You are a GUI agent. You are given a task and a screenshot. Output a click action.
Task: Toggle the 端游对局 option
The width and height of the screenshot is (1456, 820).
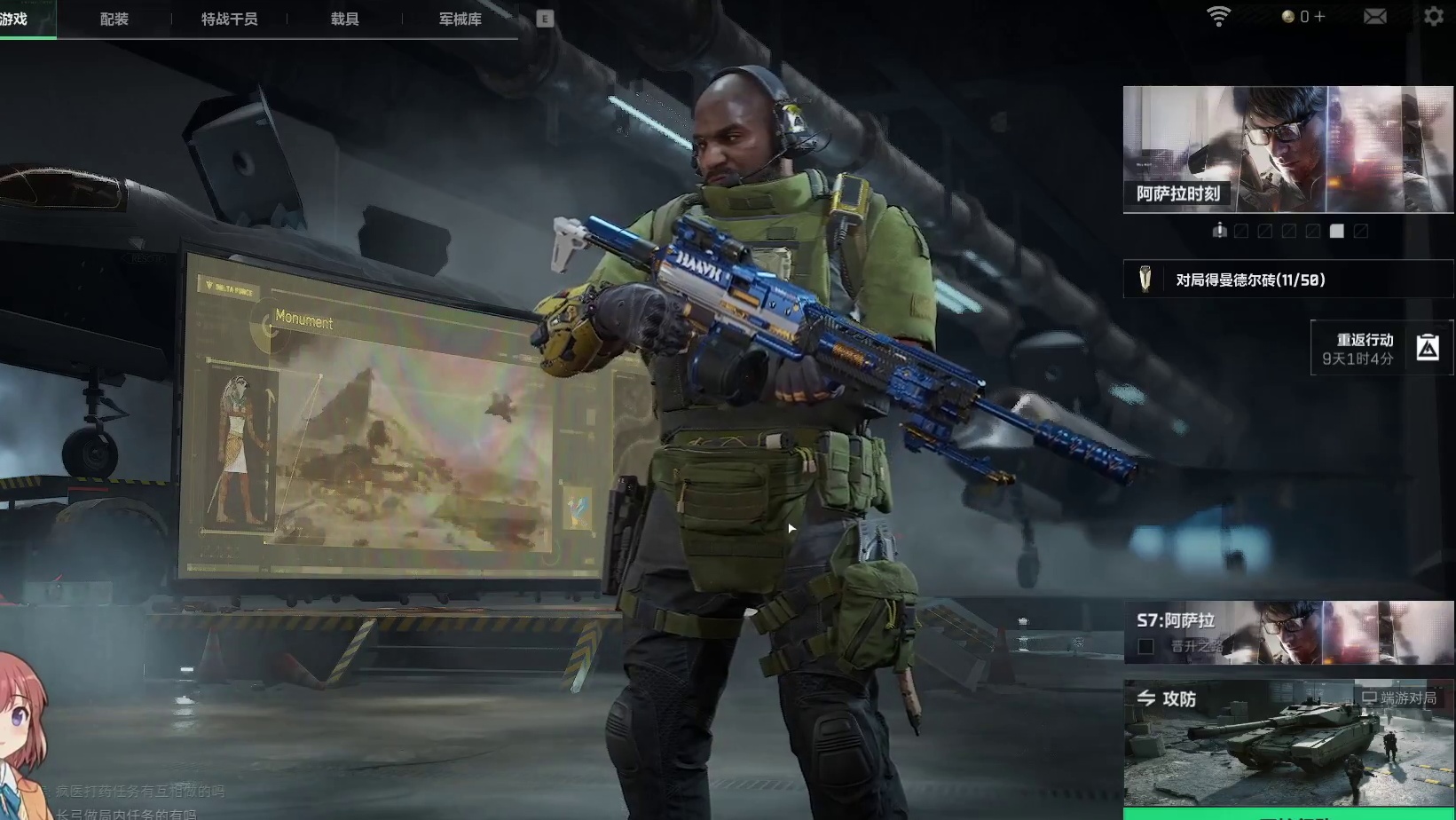1399,698
